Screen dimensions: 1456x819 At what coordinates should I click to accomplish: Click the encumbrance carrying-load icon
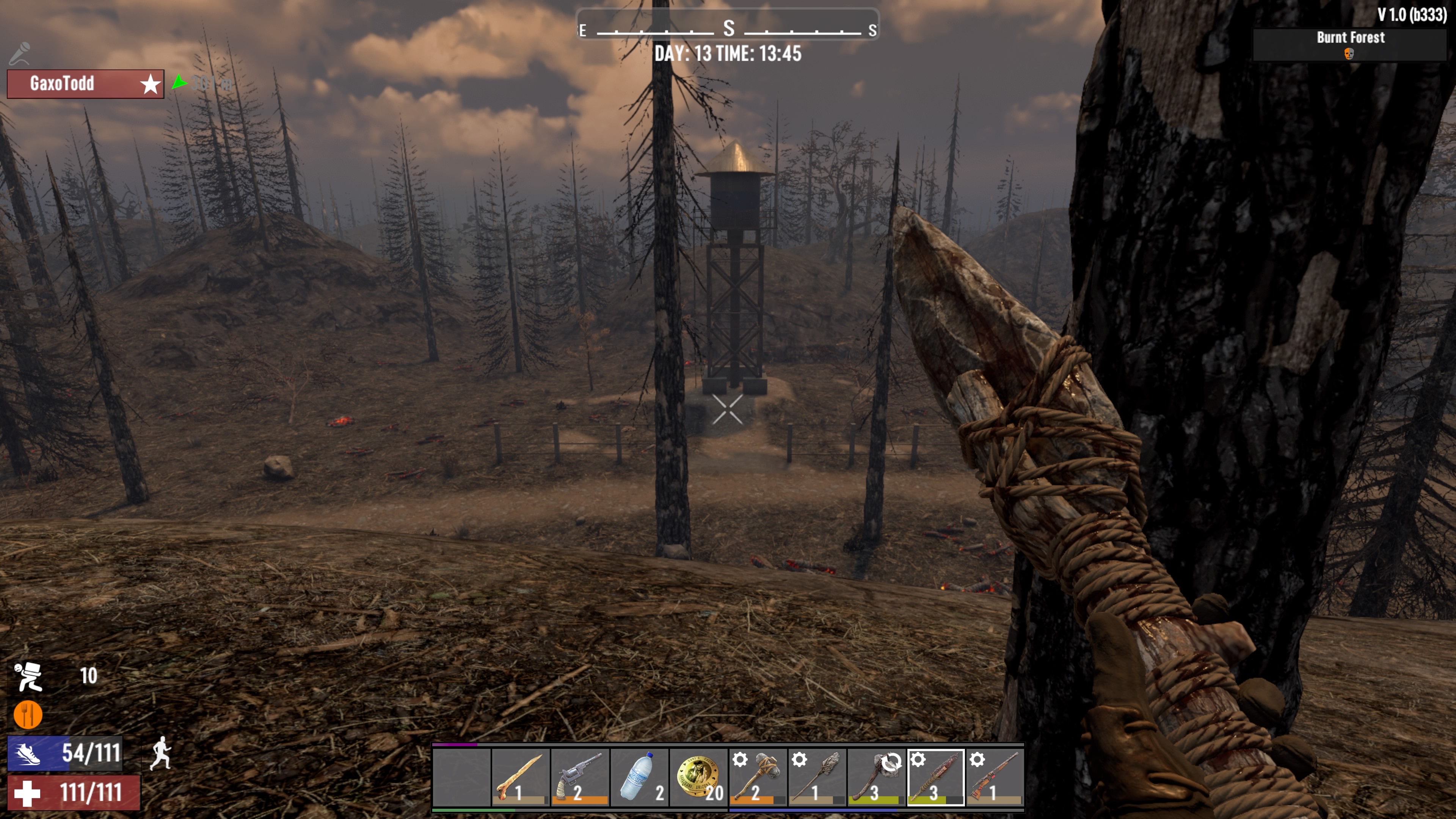(x=29, y=676)
